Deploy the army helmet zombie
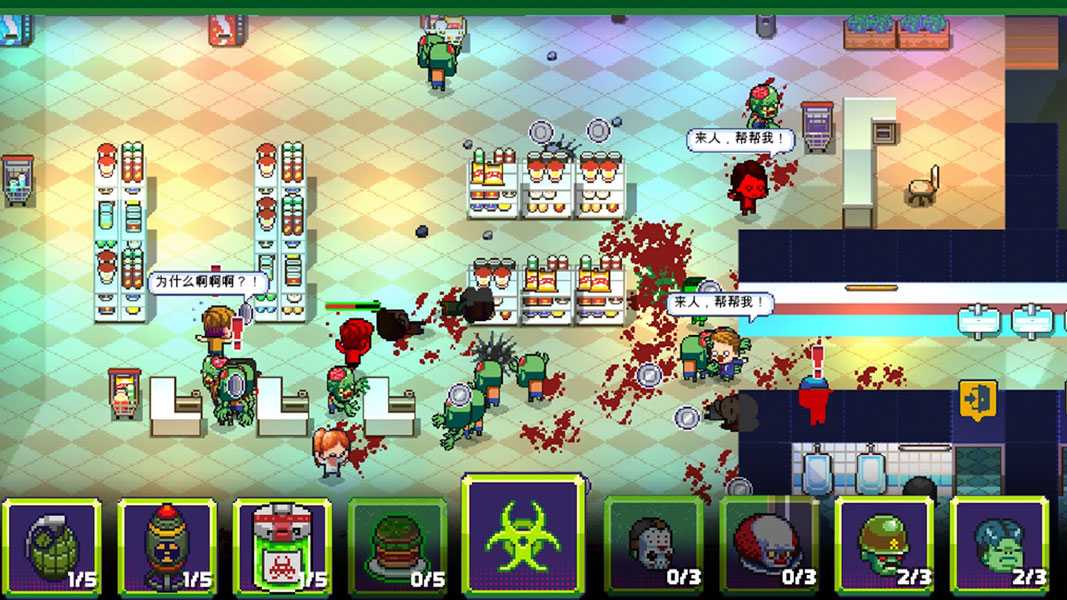Image resolution: width=1067 pixels, height=600 pixels. click(x=884, y=546)
